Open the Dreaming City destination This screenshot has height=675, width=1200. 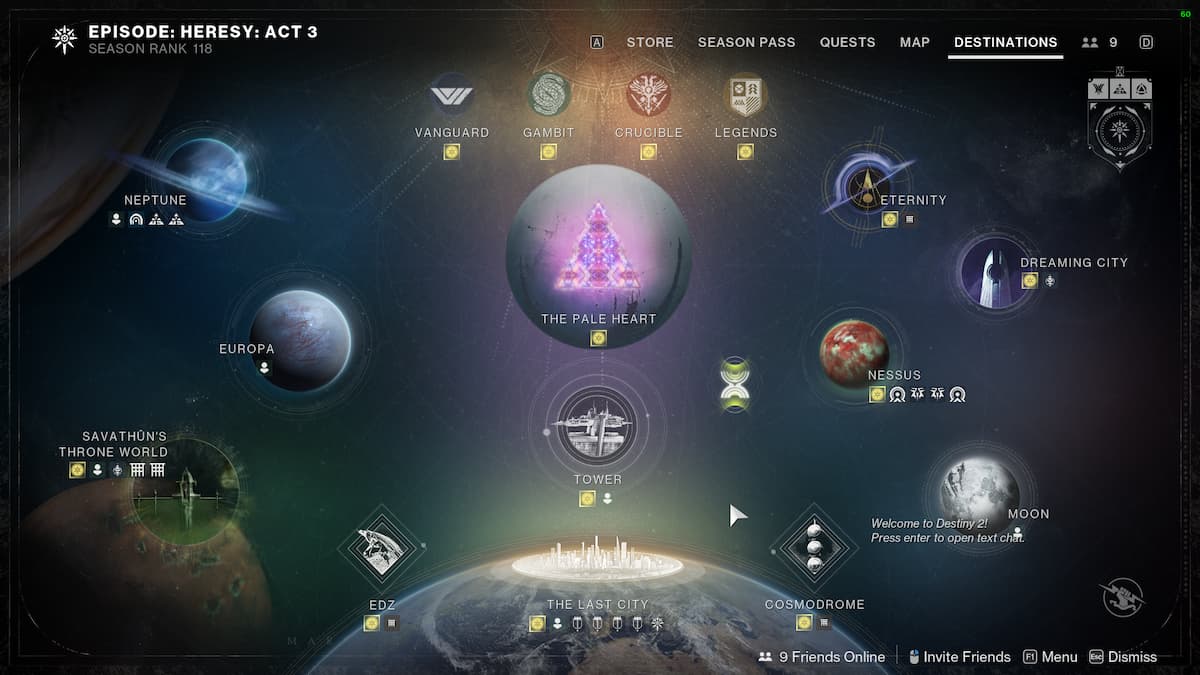(x=994, y=269)
